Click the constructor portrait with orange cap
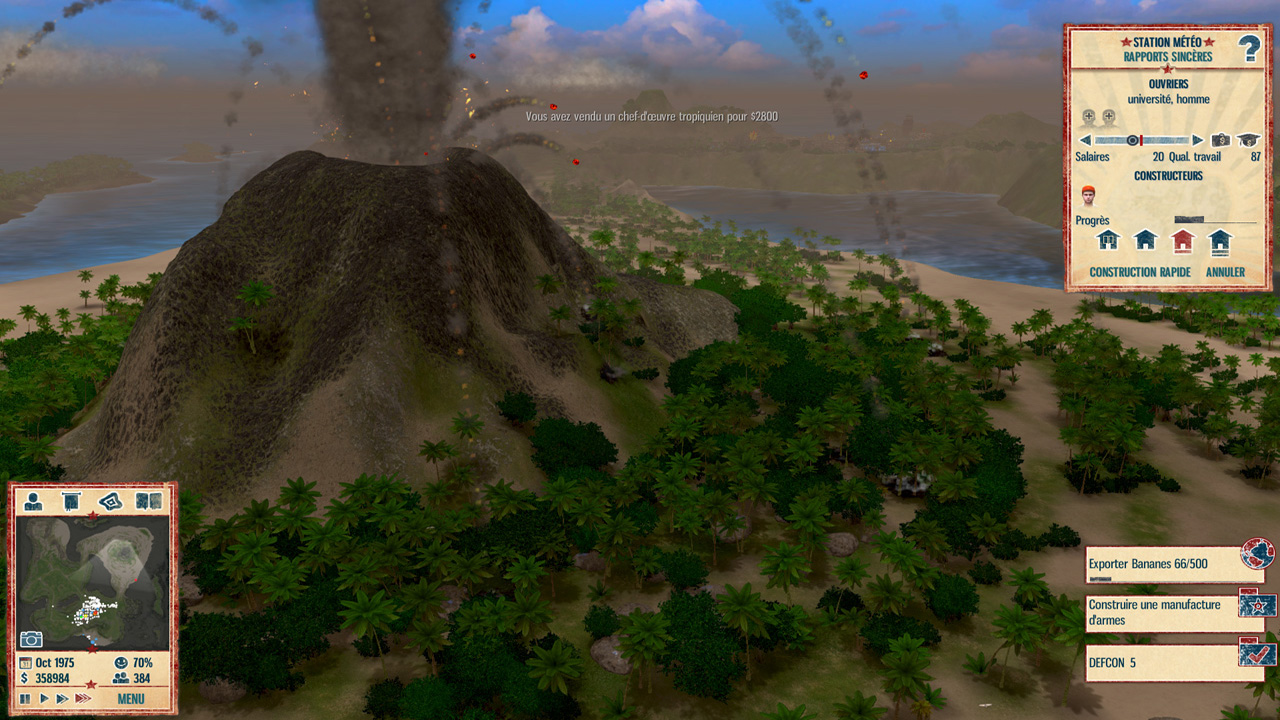This screenshot has height=720, width=1280. click(1089, 196)
